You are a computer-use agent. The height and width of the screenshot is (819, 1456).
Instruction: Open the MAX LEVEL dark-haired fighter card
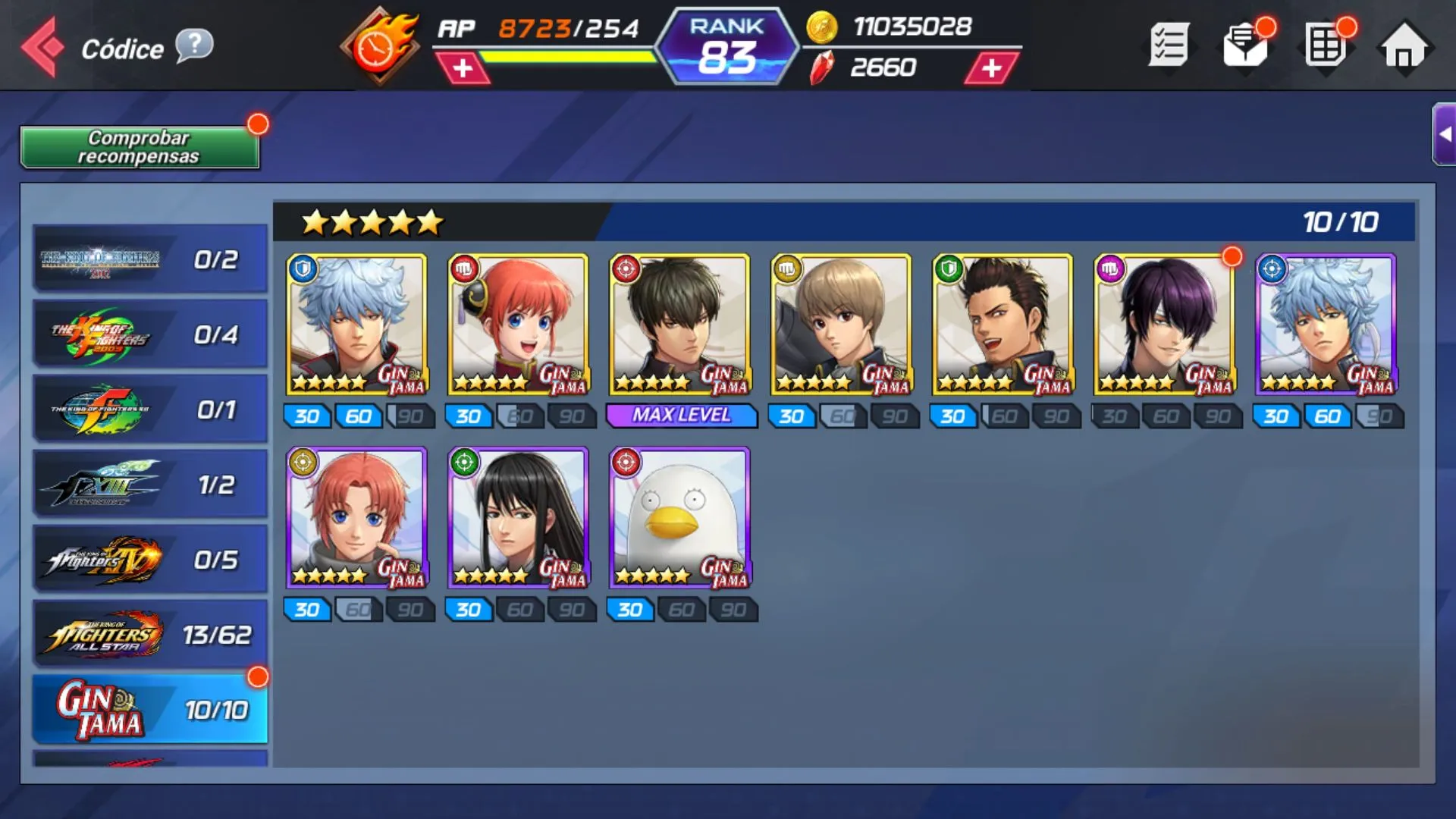coord(679,325)
